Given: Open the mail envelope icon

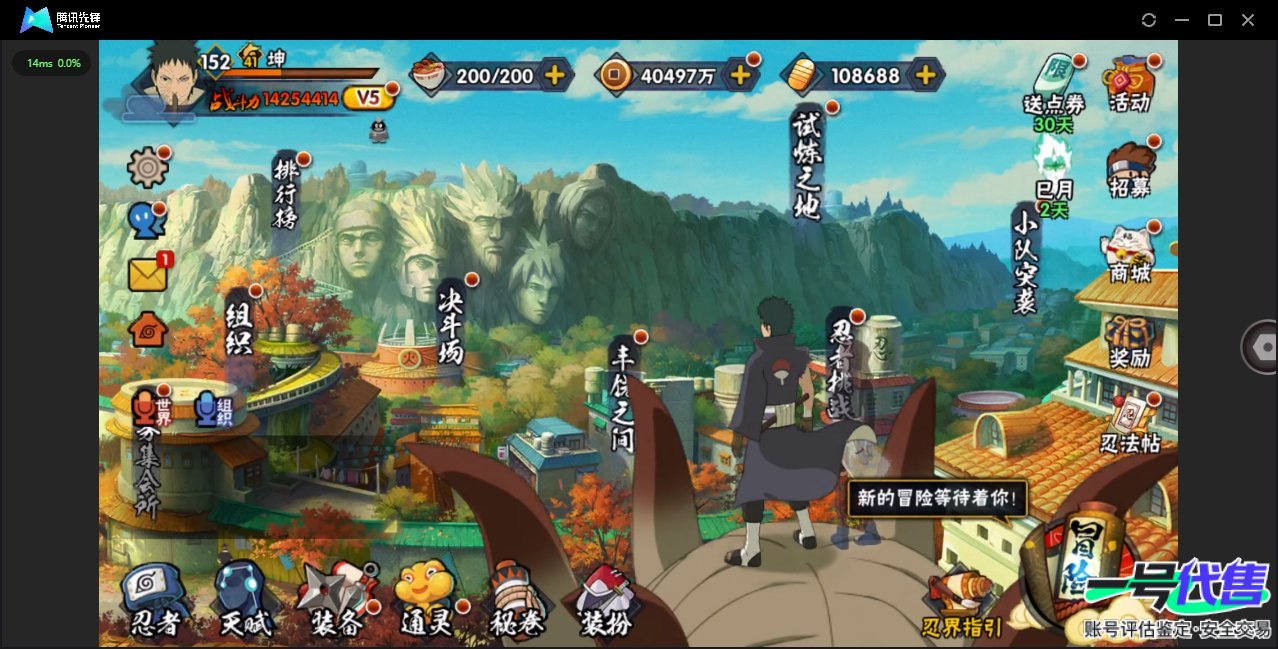Looking at the screenshot, I should point(147,274).
